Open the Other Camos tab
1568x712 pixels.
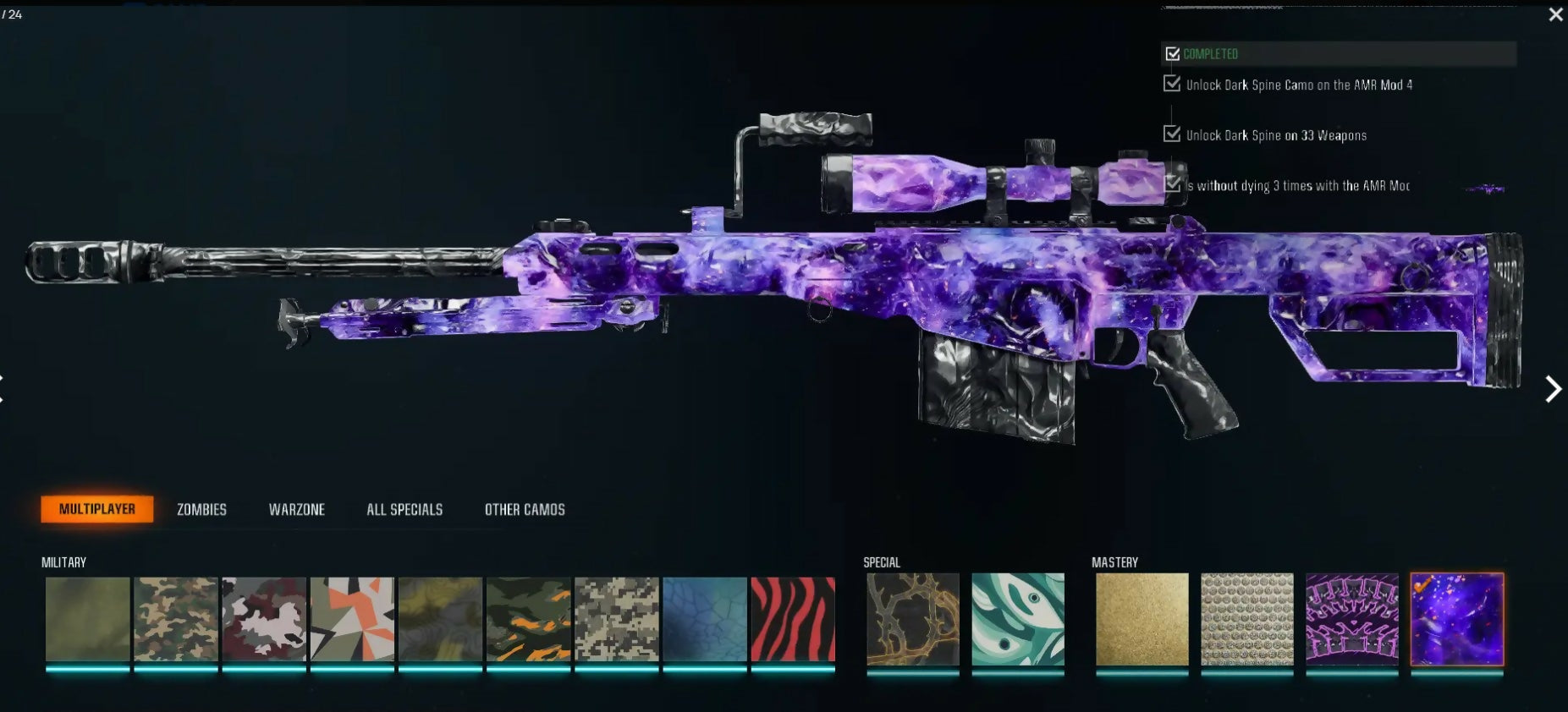[525, 509]
